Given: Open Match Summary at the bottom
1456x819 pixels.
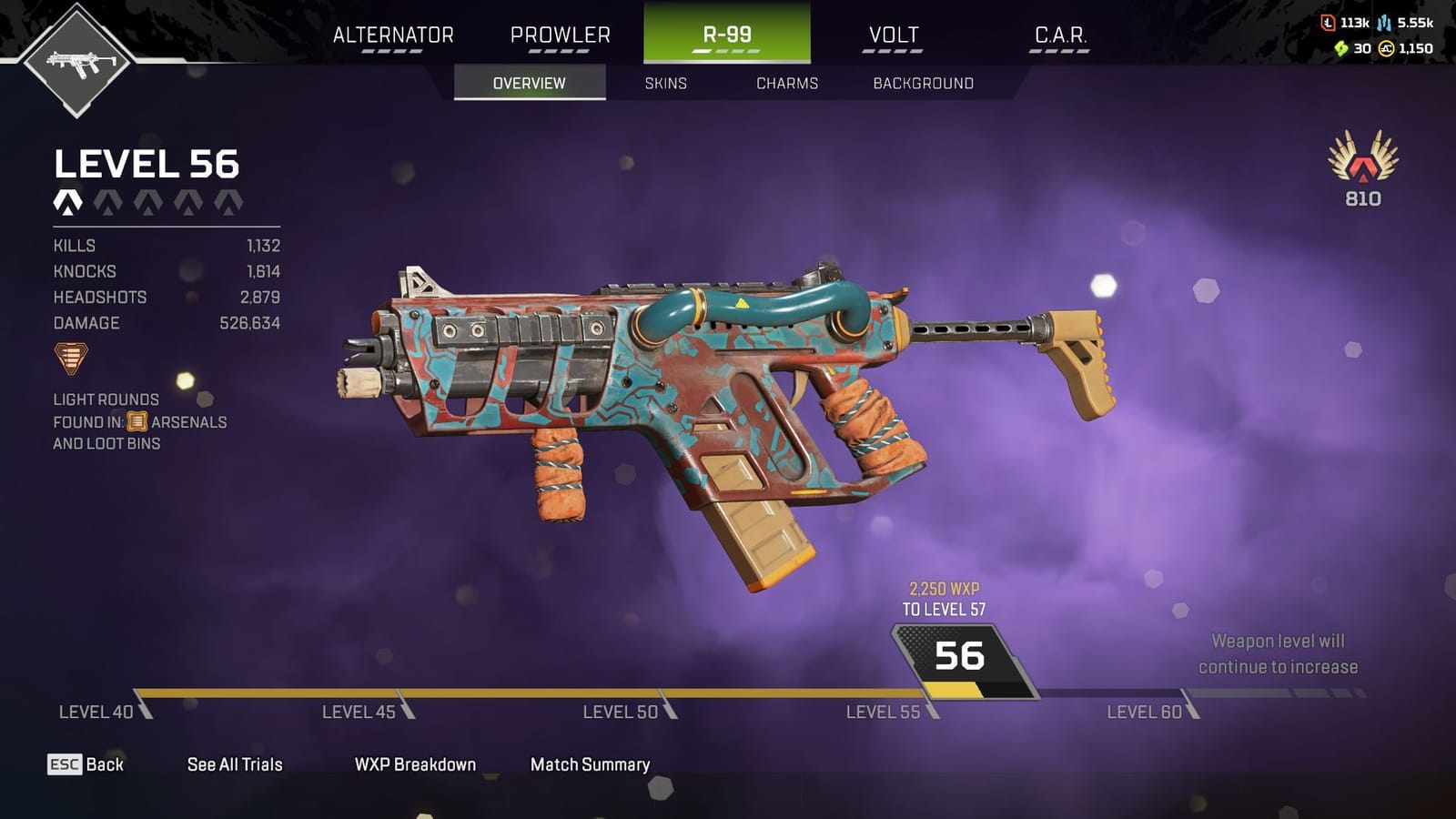Looking at the screenshot, I should coord(589,764).
